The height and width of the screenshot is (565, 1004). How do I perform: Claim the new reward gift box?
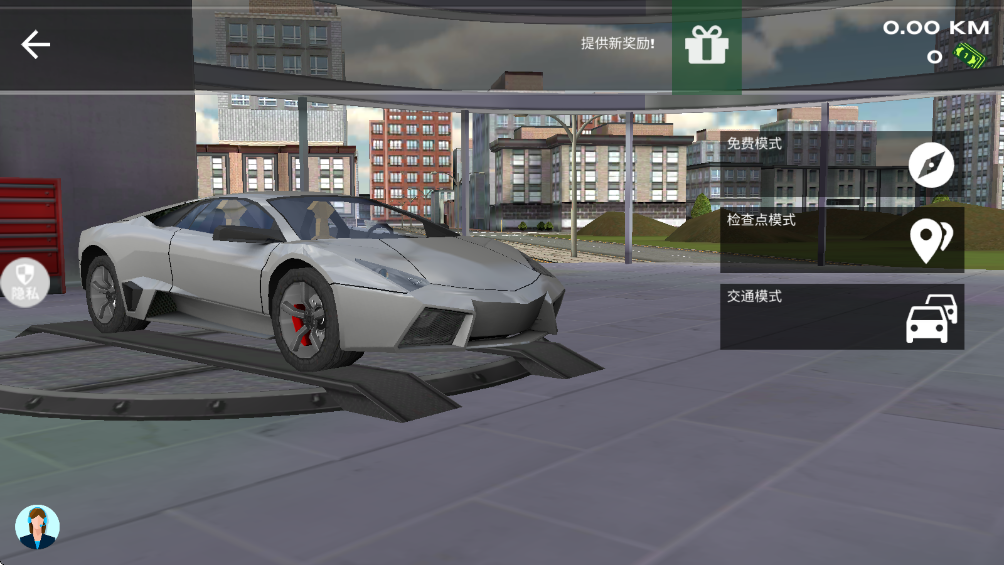coord(706,46)
